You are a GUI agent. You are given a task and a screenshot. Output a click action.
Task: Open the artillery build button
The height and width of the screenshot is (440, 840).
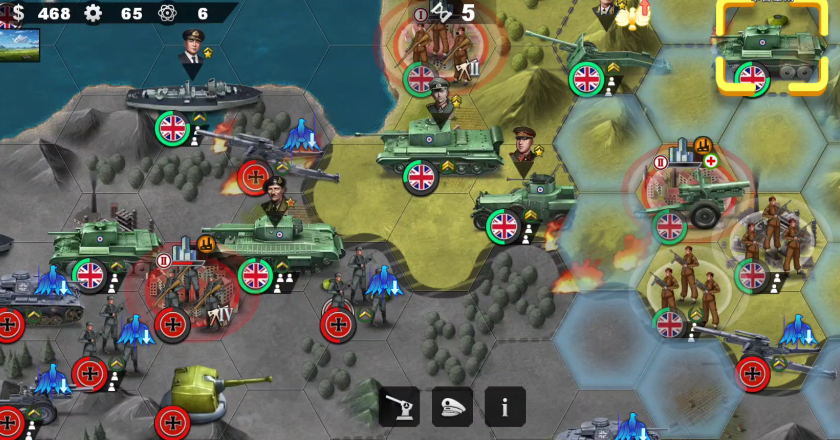coord(399,407)
